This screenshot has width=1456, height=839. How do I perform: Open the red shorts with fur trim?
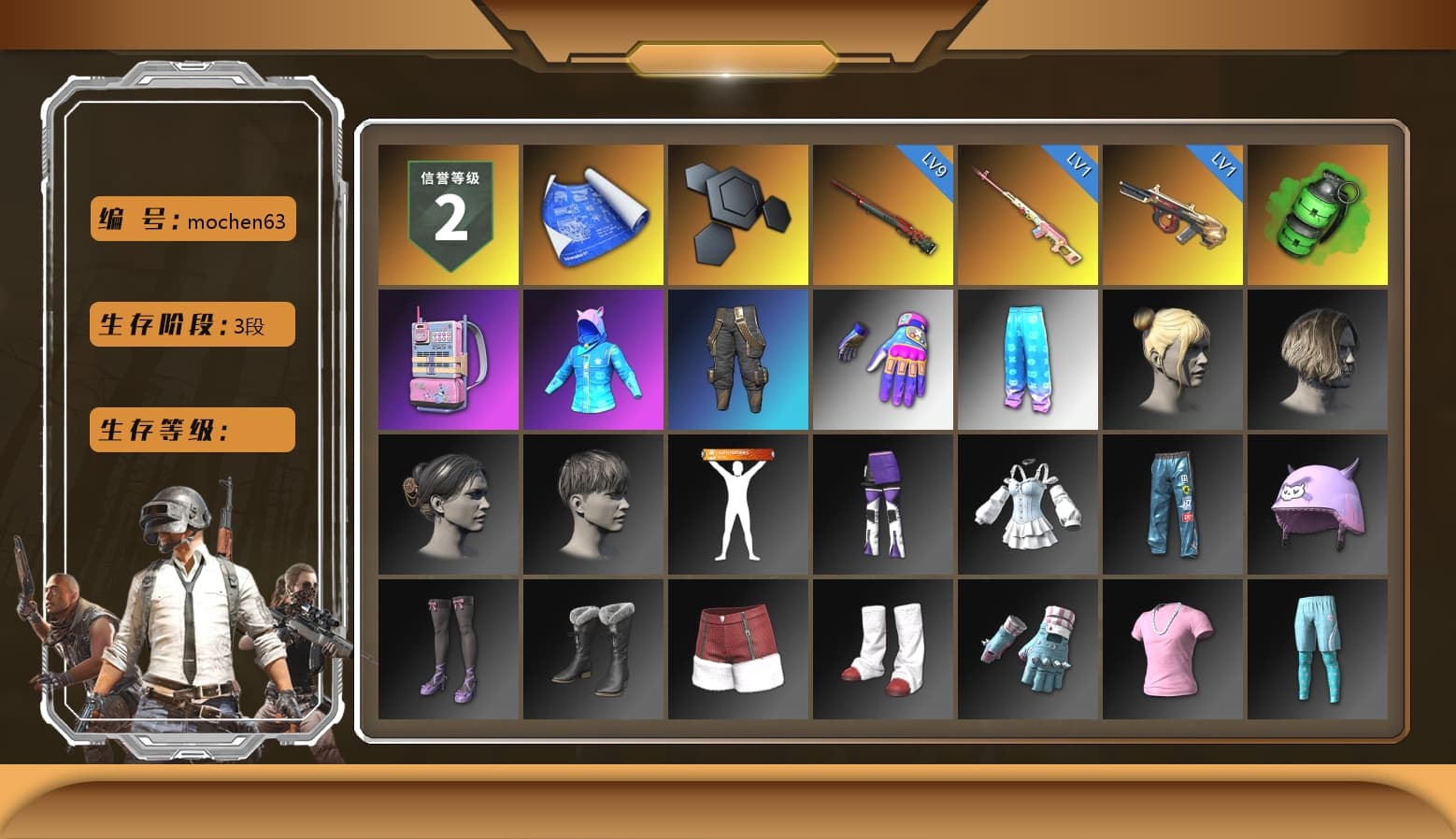click(x=738, y=649)
